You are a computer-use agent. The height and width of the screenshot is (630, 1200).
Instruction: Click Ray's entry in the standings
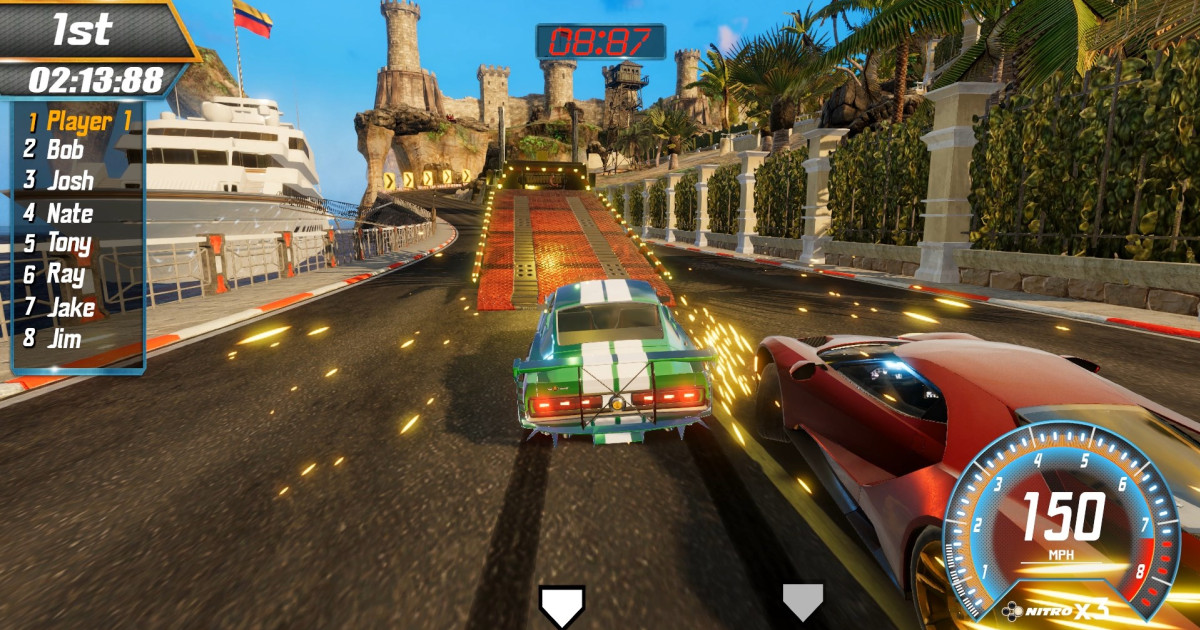tap(66, 274)
